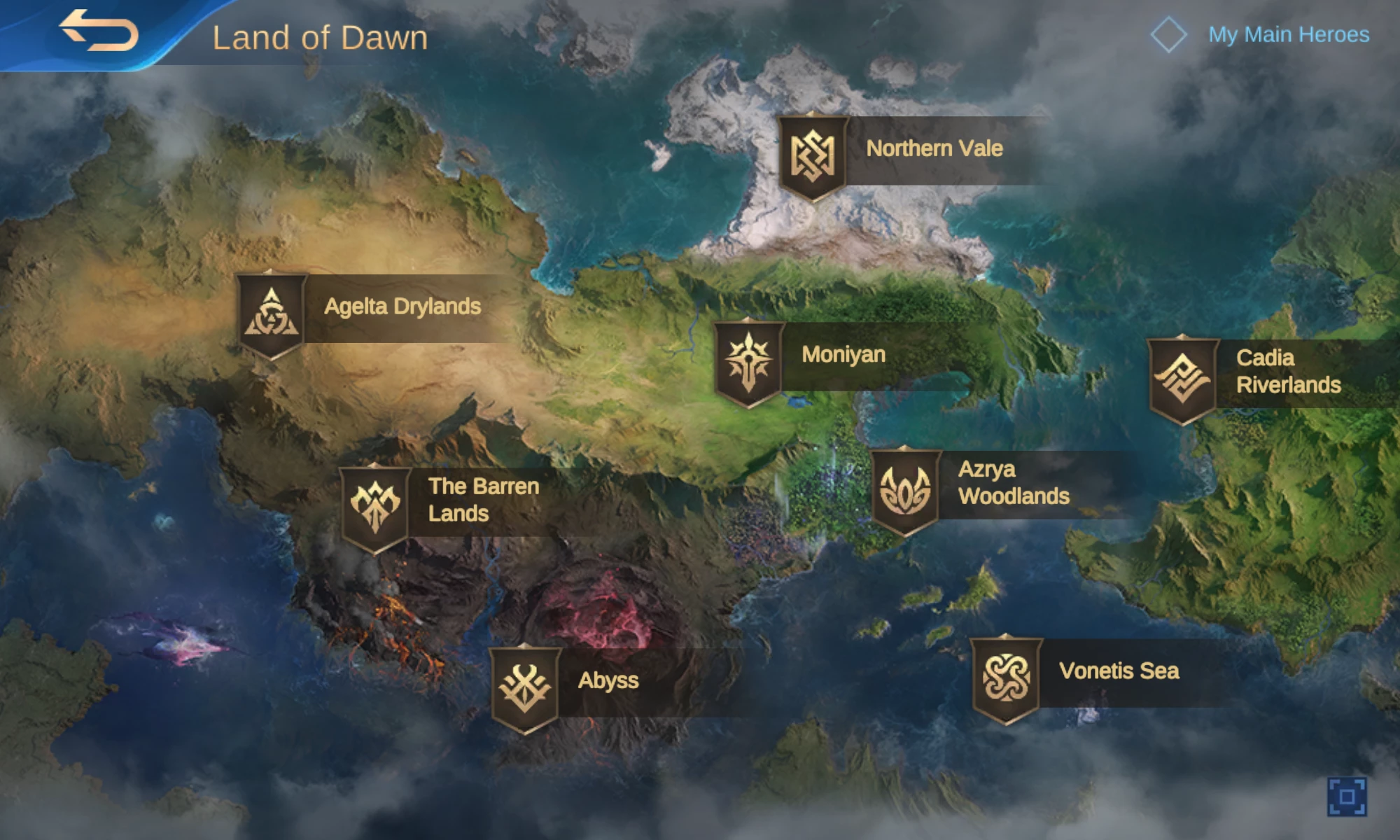
Task: Select the Abyss region marker
Action: click(525, 687)
